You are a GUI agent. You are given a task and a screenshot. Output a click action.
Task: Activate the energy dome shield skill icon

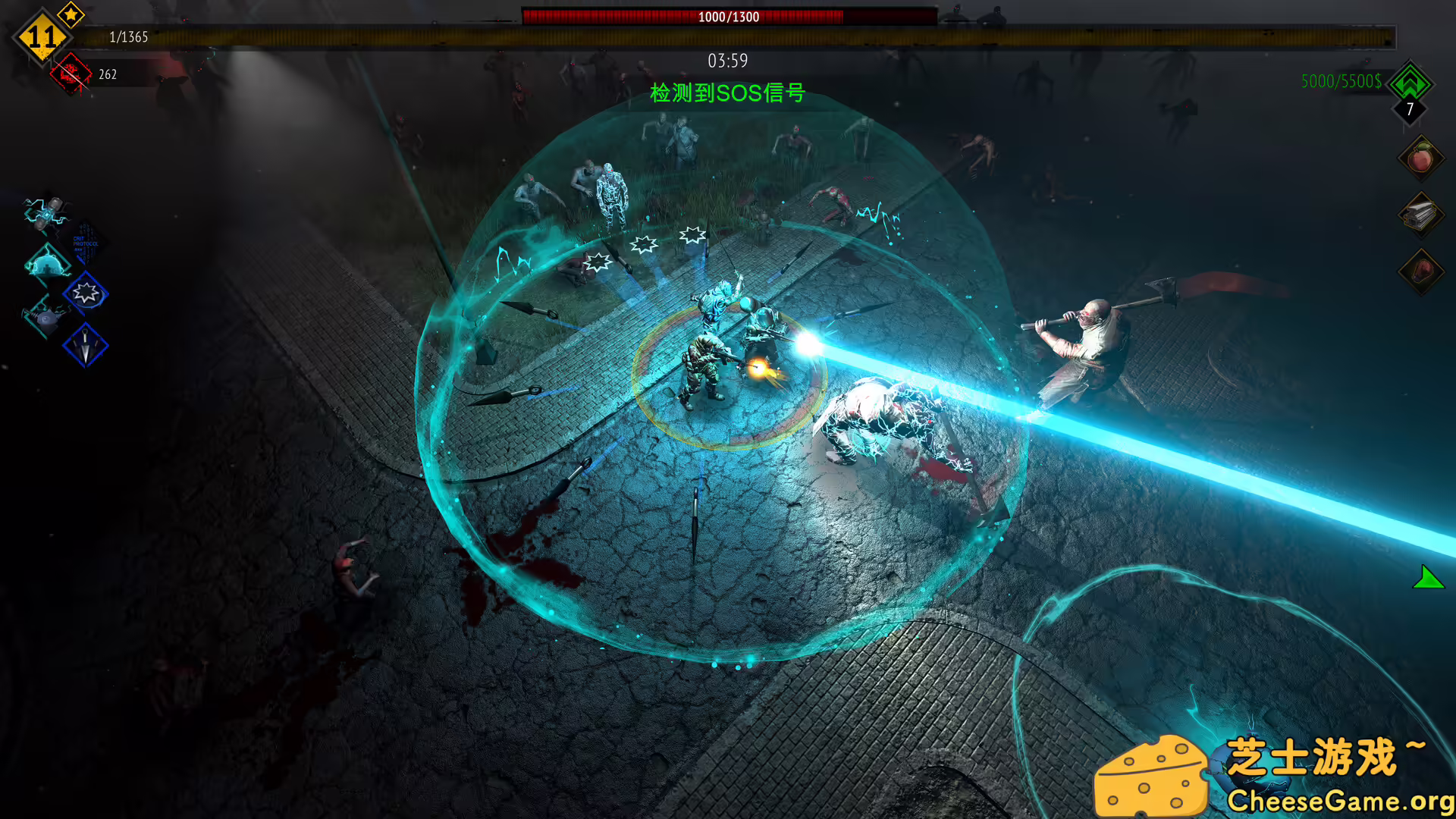[47, 265]
